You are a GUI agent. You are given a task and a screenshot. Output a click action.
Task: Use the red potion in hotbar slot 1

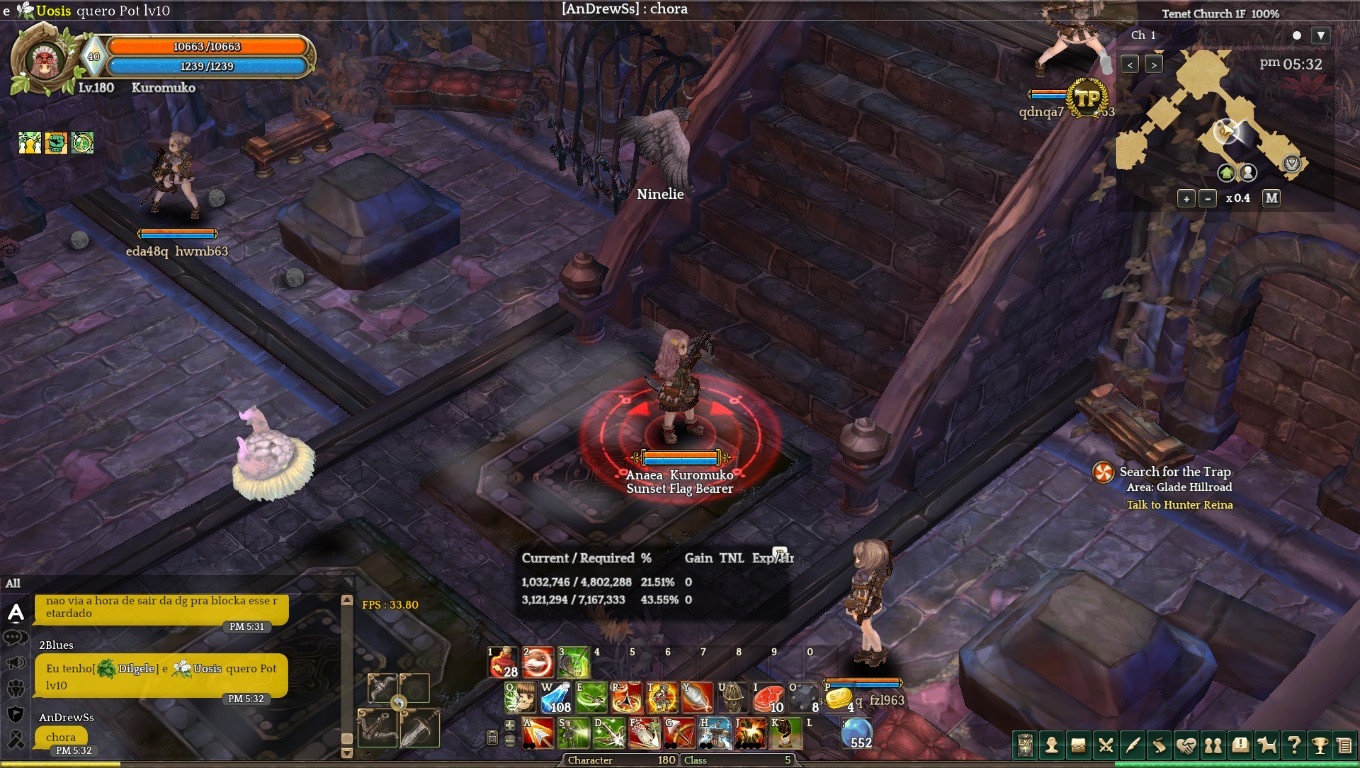coord(503,663)
